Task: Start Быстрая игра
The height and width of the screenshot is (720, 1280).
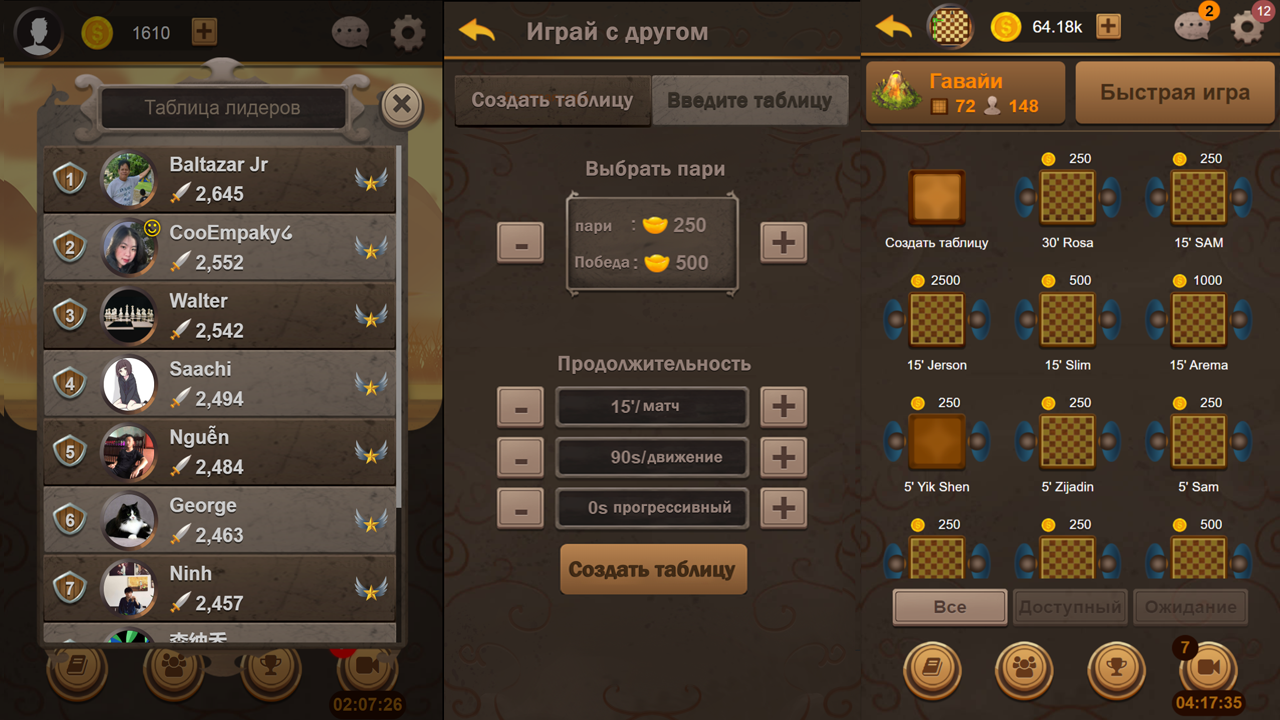Action: tap(1174, 92)
